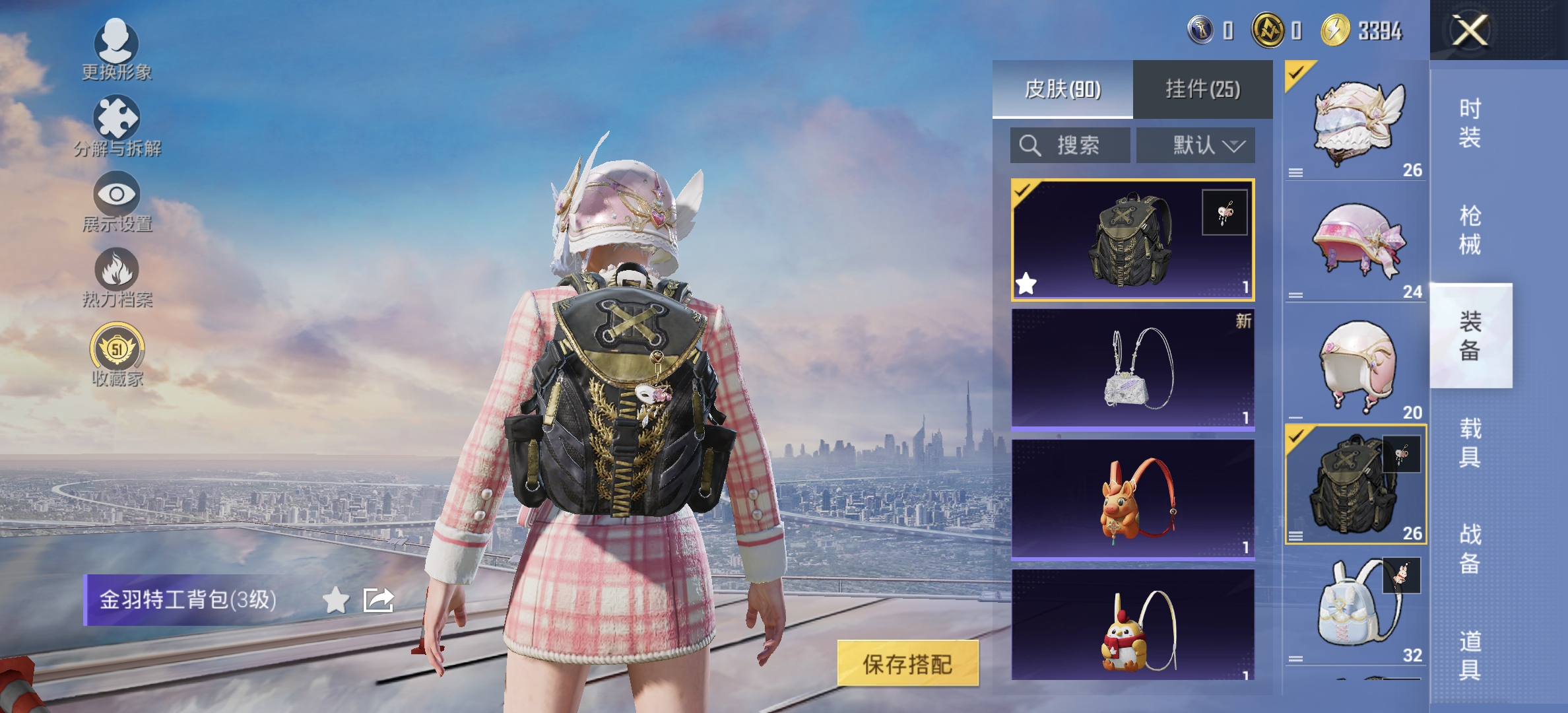Viewport: 1568px width, 713px height.
Task: Open the 默认 sort dropdown
Action: (x=1194, y=146)
